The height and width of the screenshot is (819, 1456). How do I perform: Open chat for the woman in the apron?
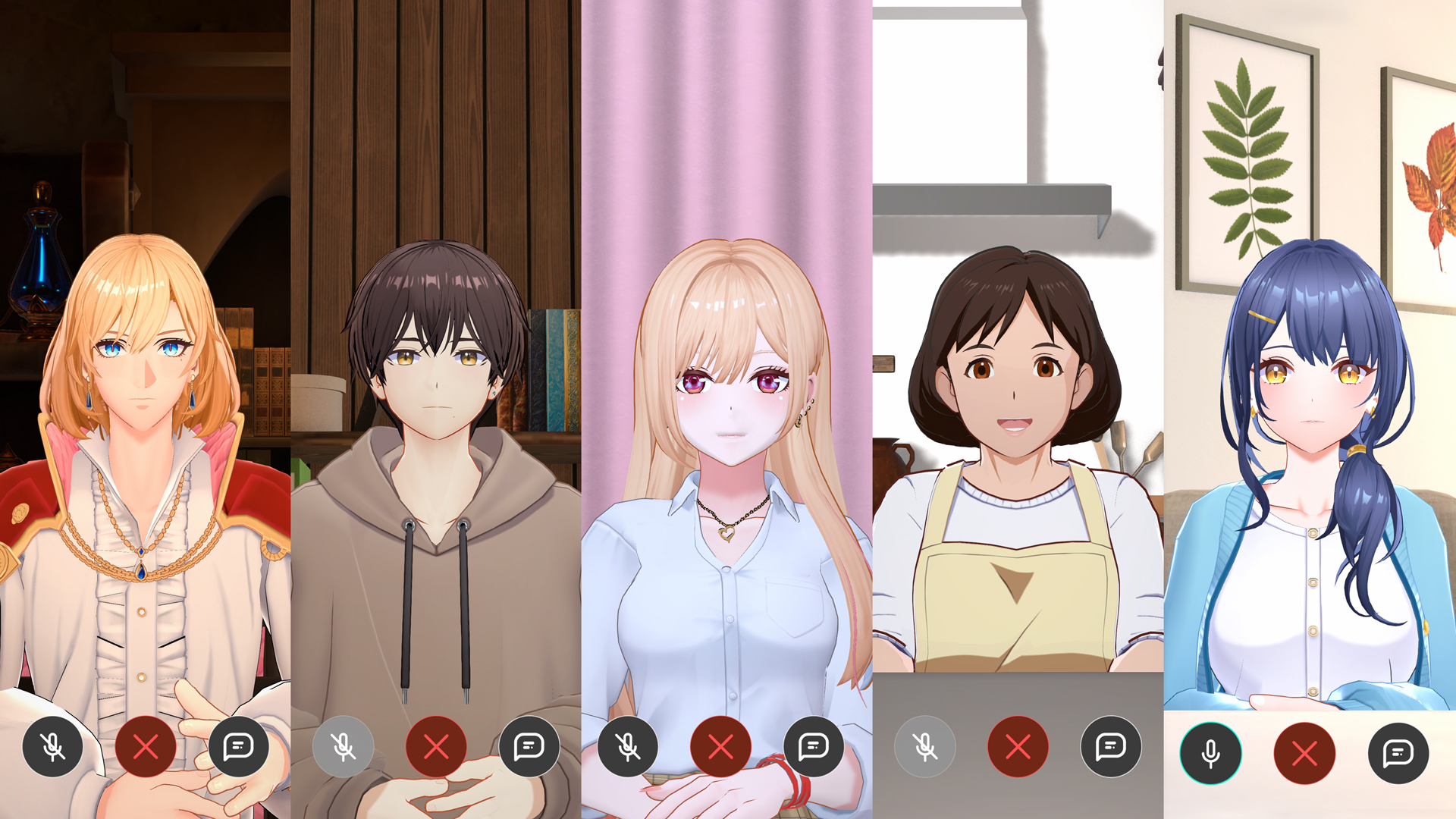[1111, 747]
